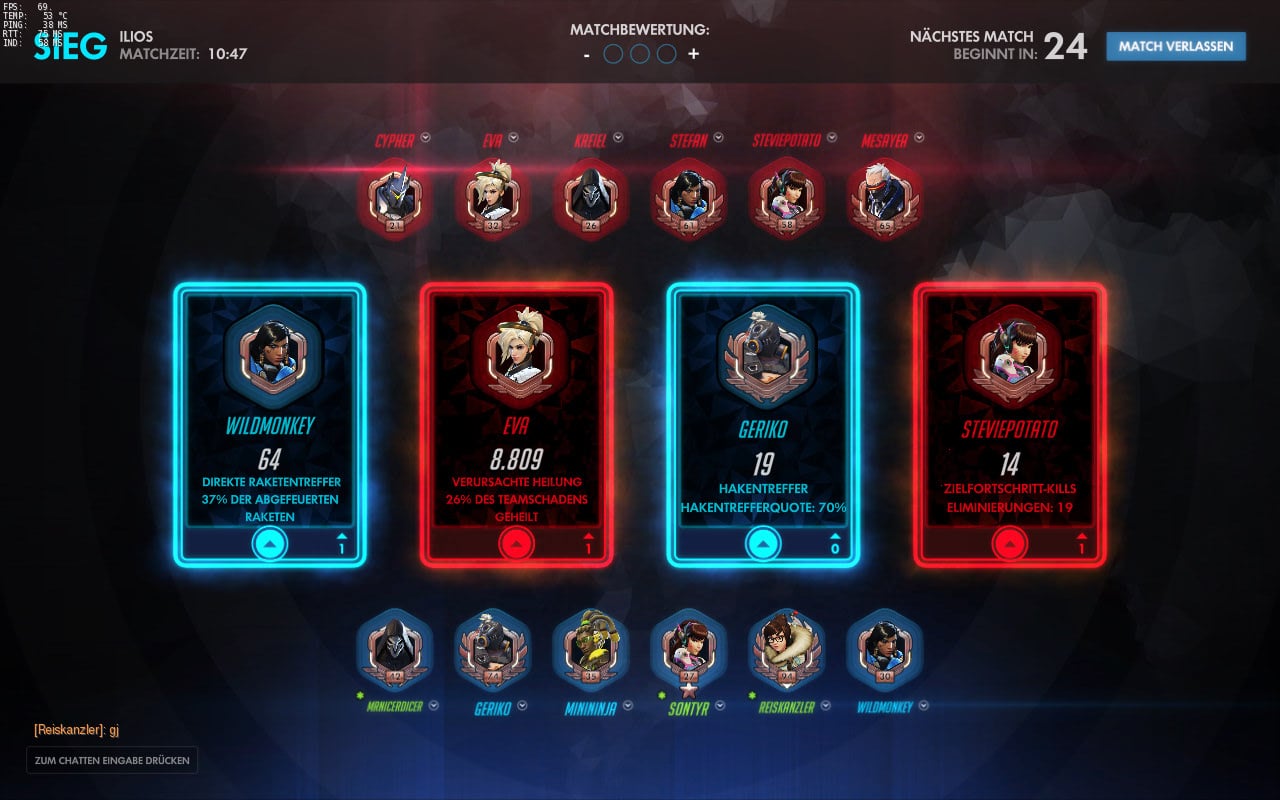Open the dropdown next to Cypher's name

coord(425,138)
